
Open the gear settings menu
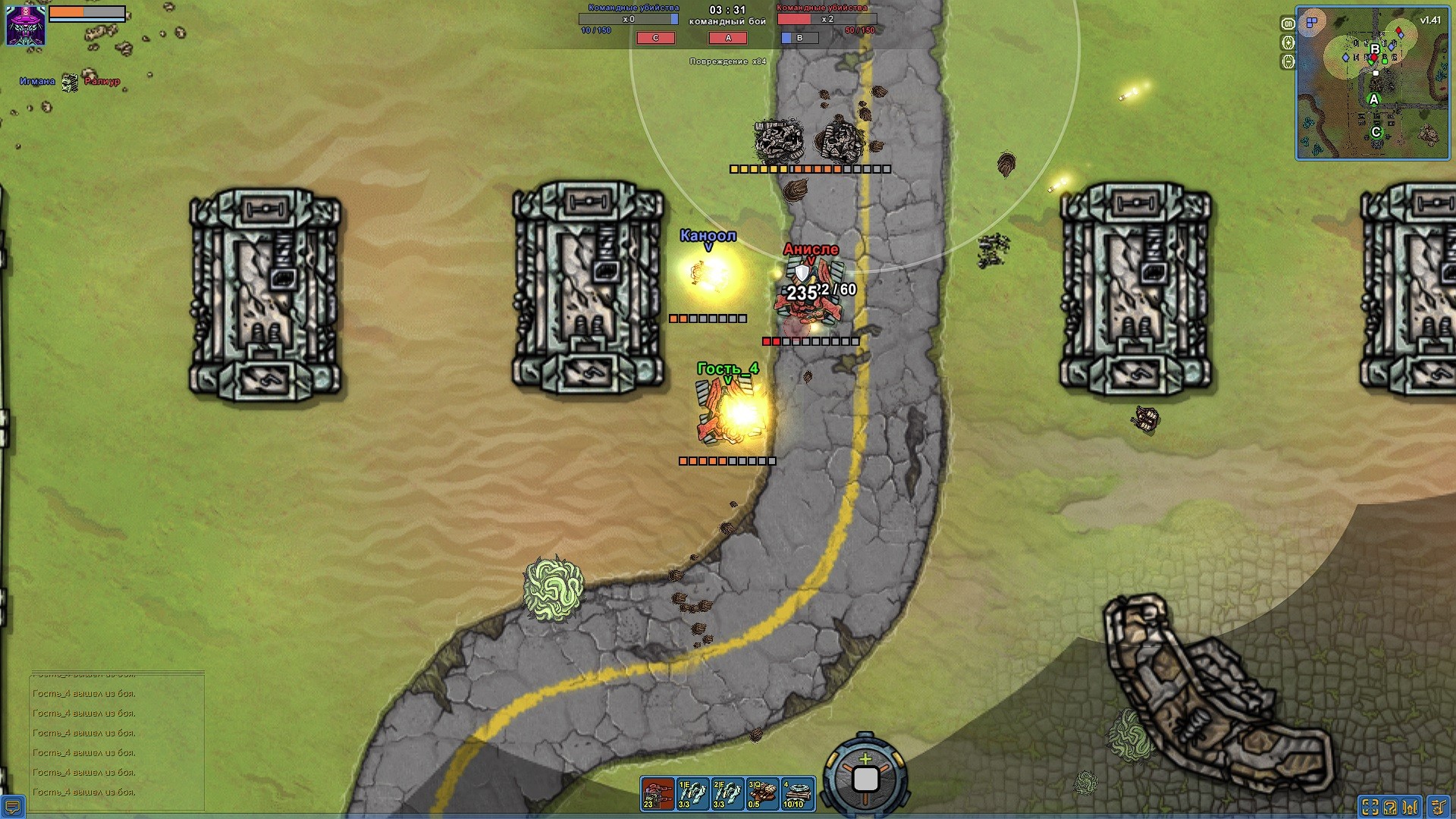[1438, 807]
